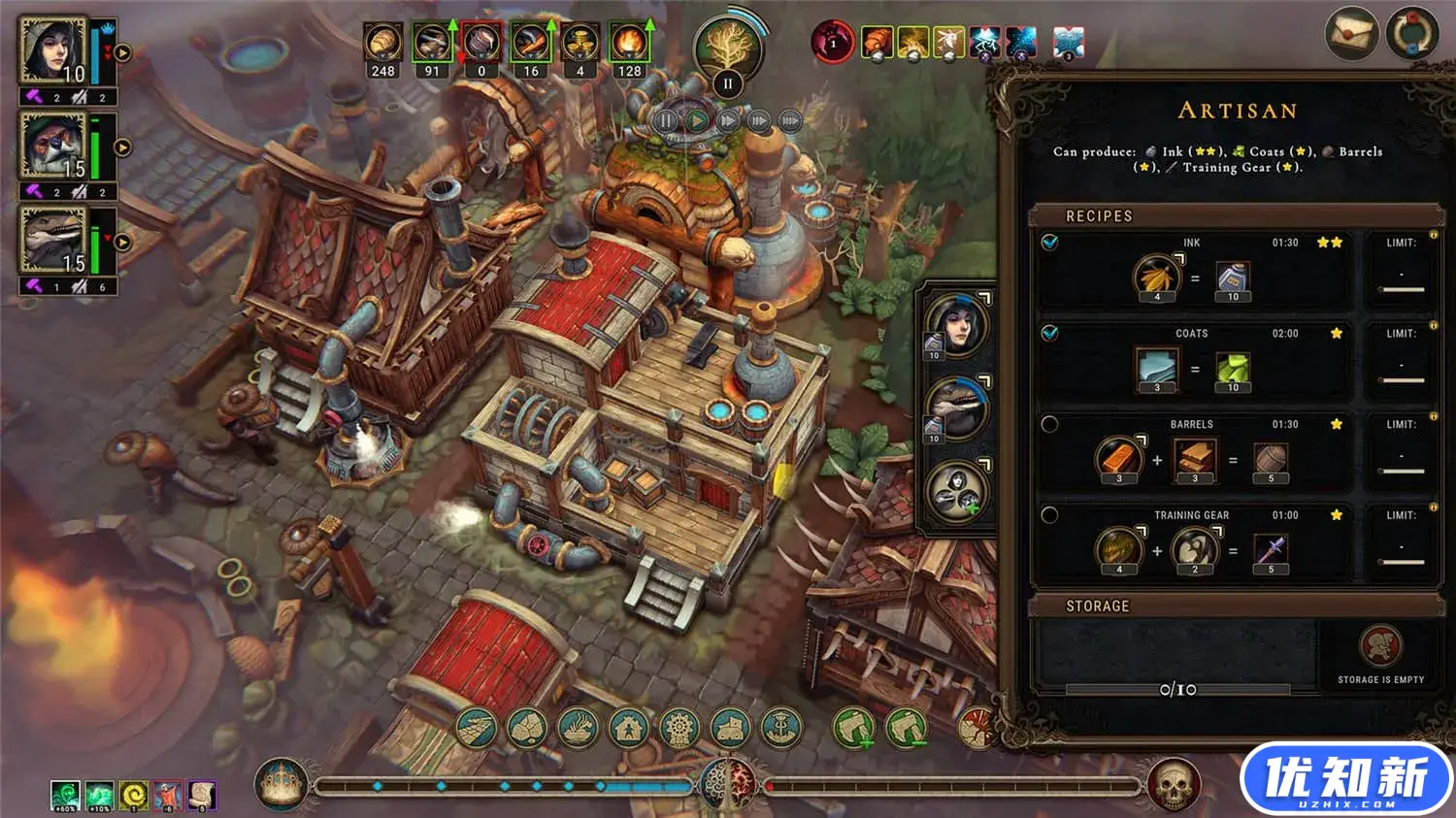Open the envelope orders button

[1351, 35]
